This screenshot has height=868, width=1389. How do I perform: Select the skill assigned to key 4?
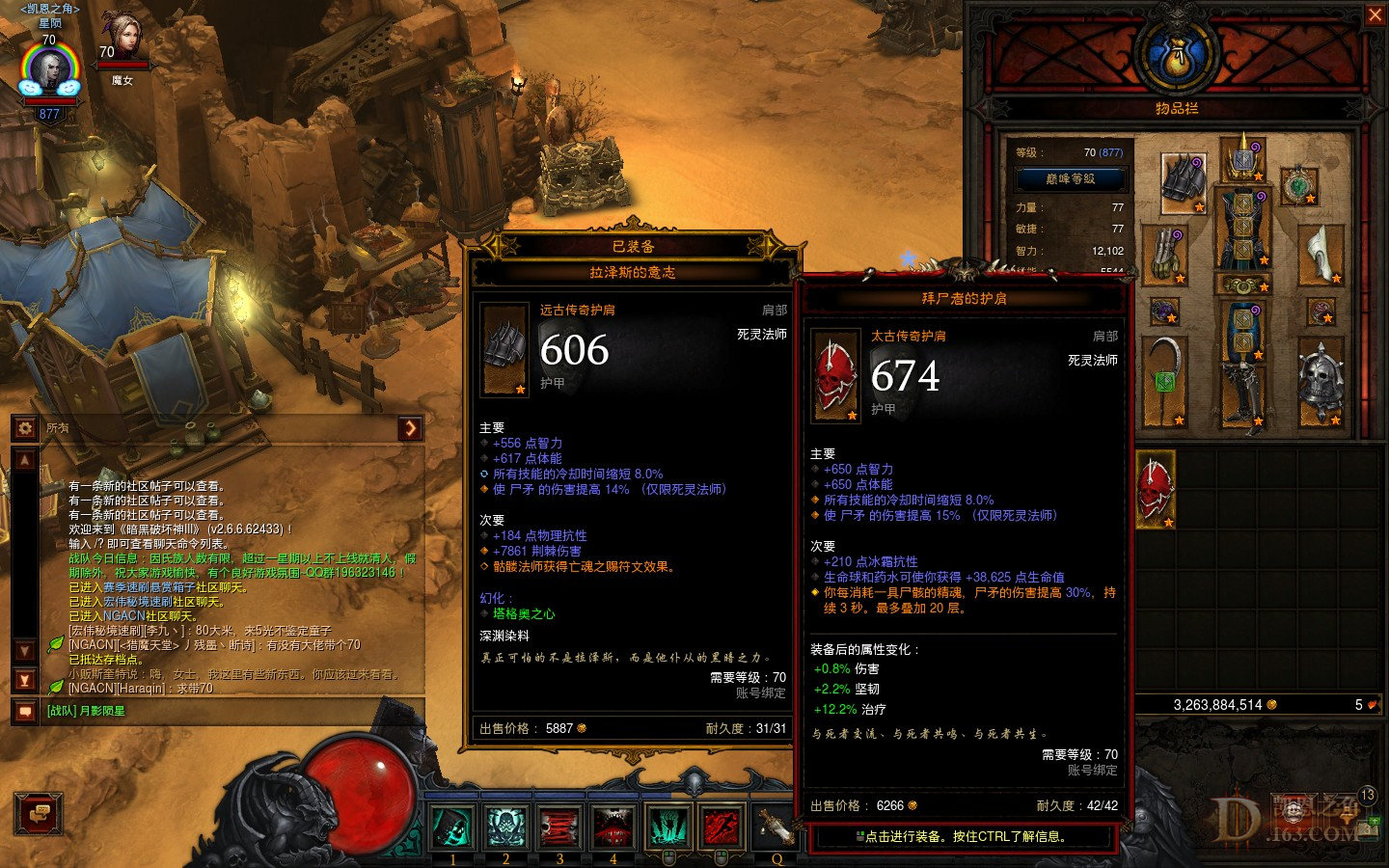click(x=613, y=827)
